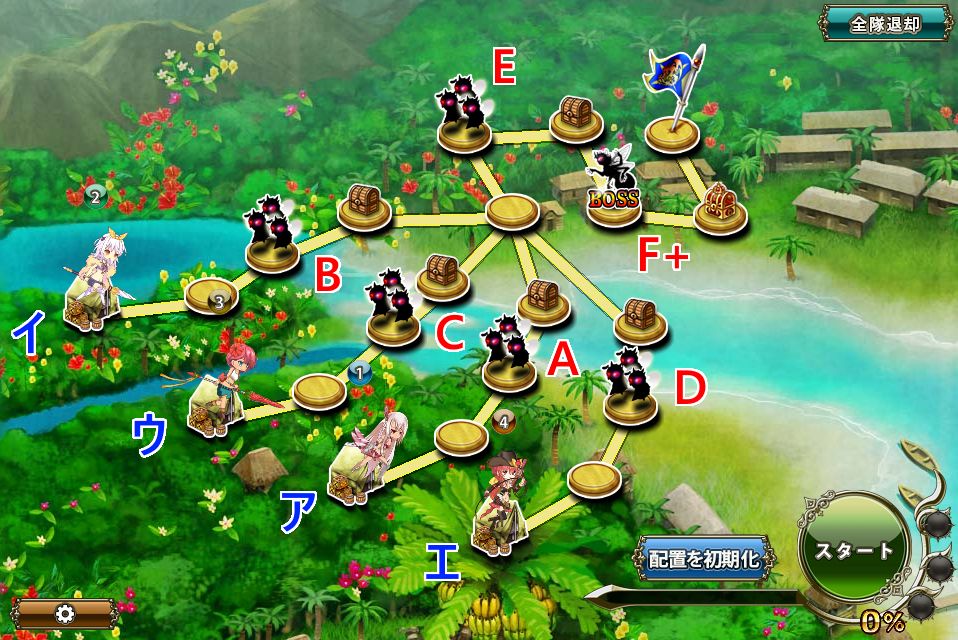Pick the enemy node labeled D
Screen dimensions: 958x640
coord(631,385)
